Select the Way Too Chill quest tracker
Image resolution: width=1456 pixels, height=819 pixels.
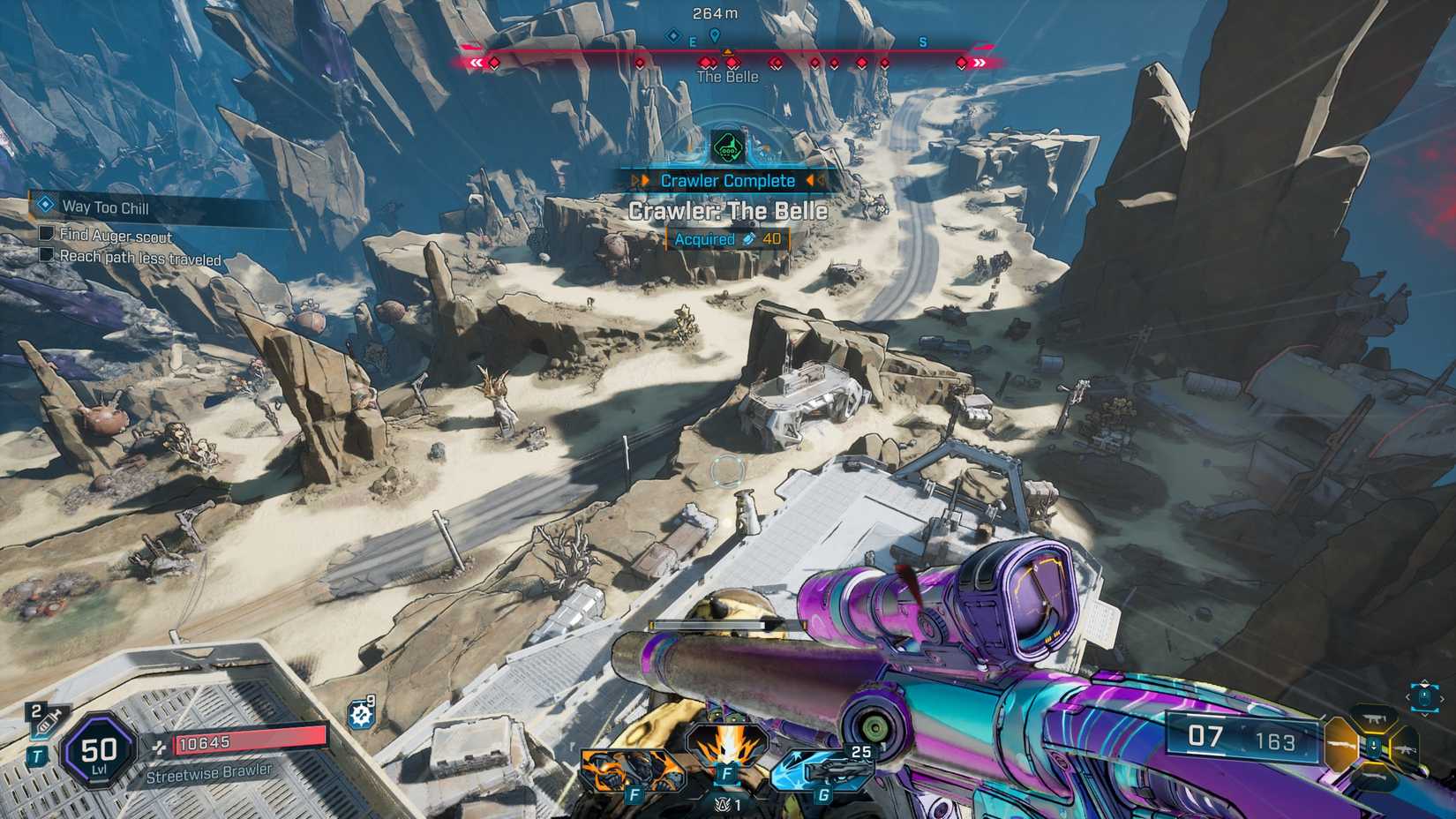[104, 207]
